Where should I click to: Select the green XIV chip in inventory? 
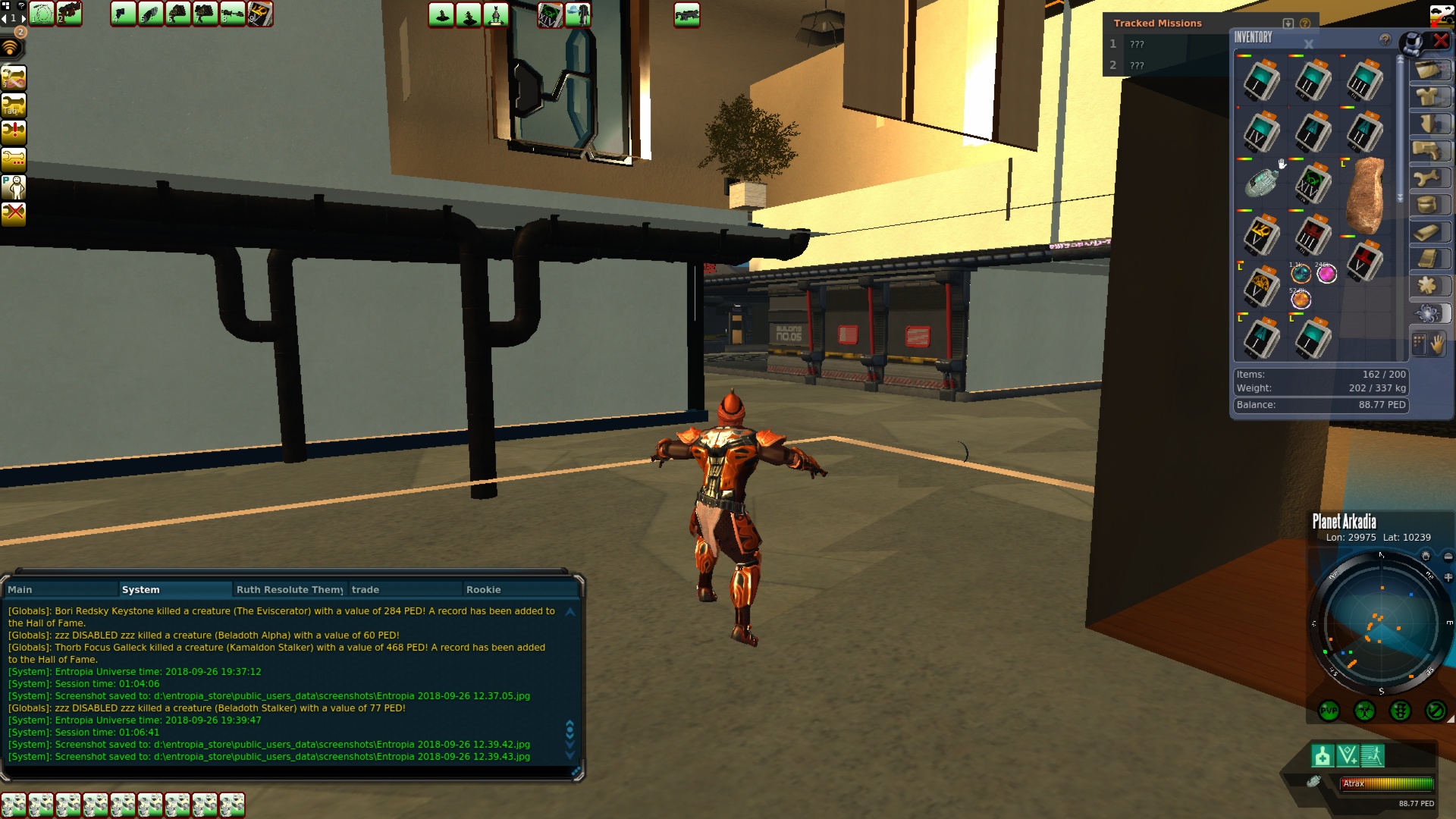[x=1313, y=184]
